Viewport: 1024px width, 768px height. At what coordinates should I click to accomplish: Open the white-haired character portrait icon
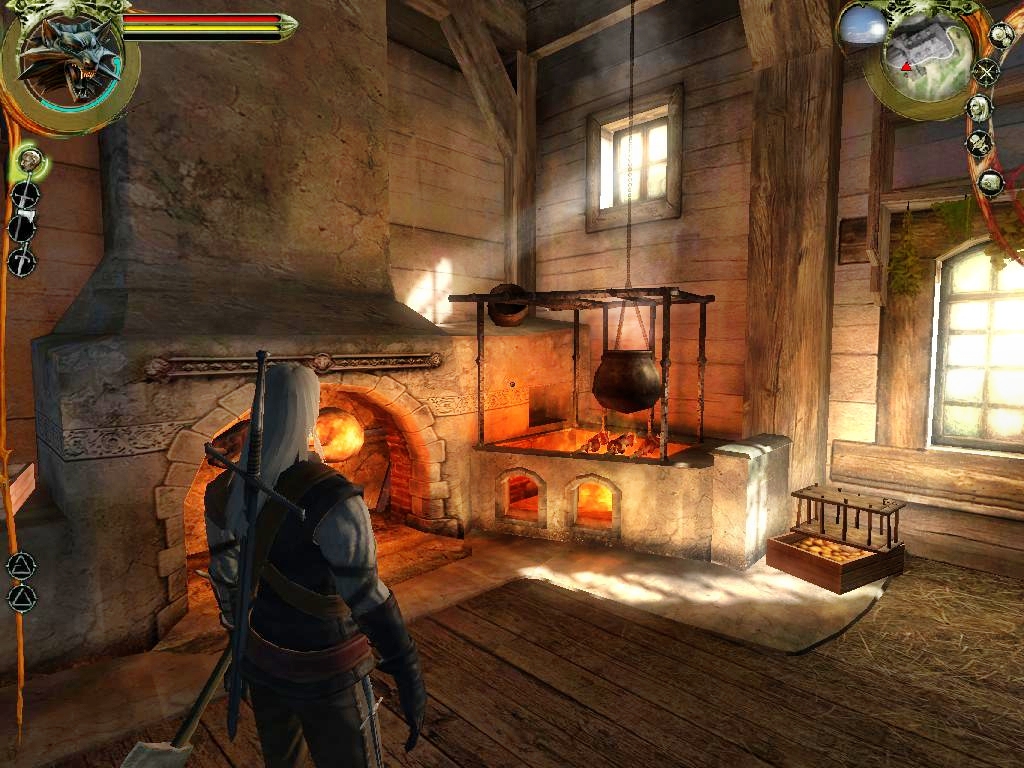979,108
